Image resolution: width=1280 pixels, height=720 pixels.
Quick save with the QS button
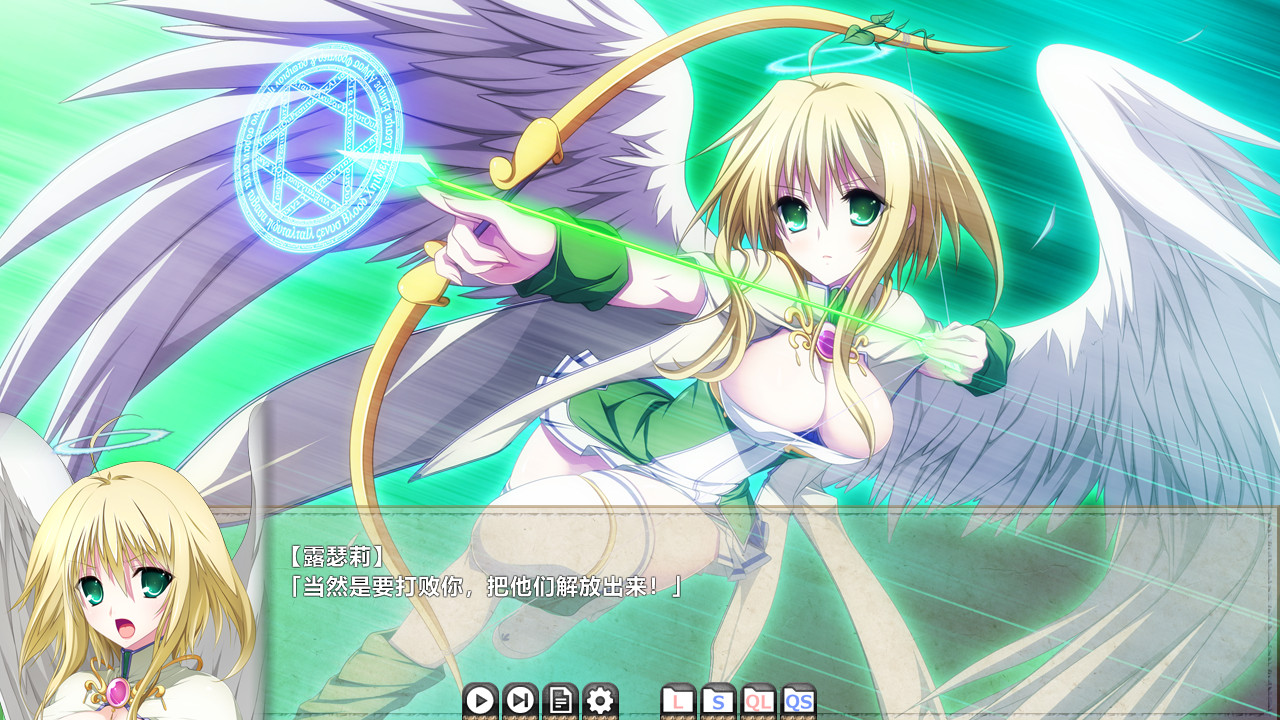pos(798,701)
